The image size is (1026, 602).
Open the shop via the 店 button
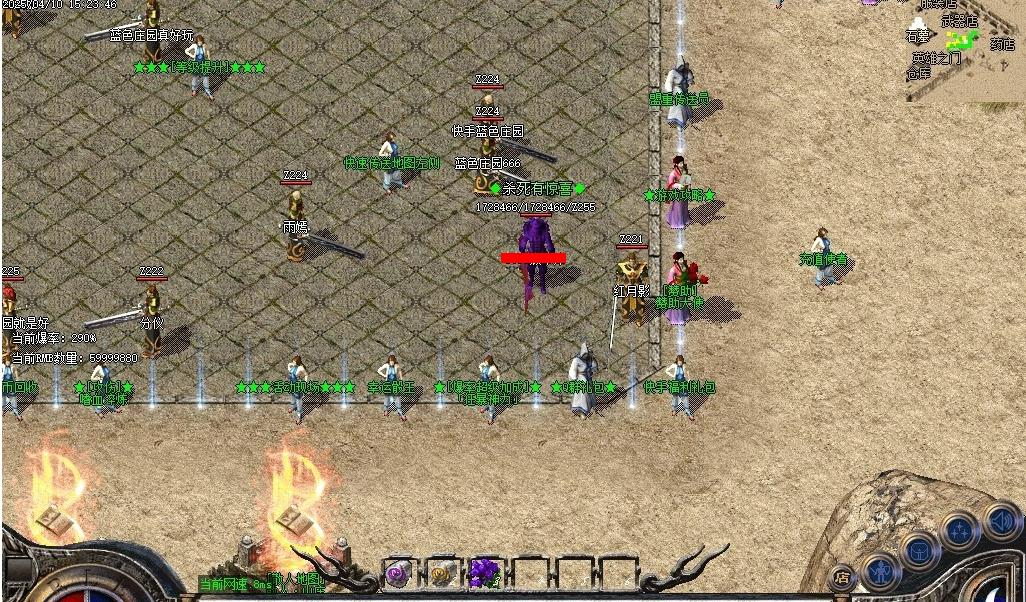click(x=842, y=577)
